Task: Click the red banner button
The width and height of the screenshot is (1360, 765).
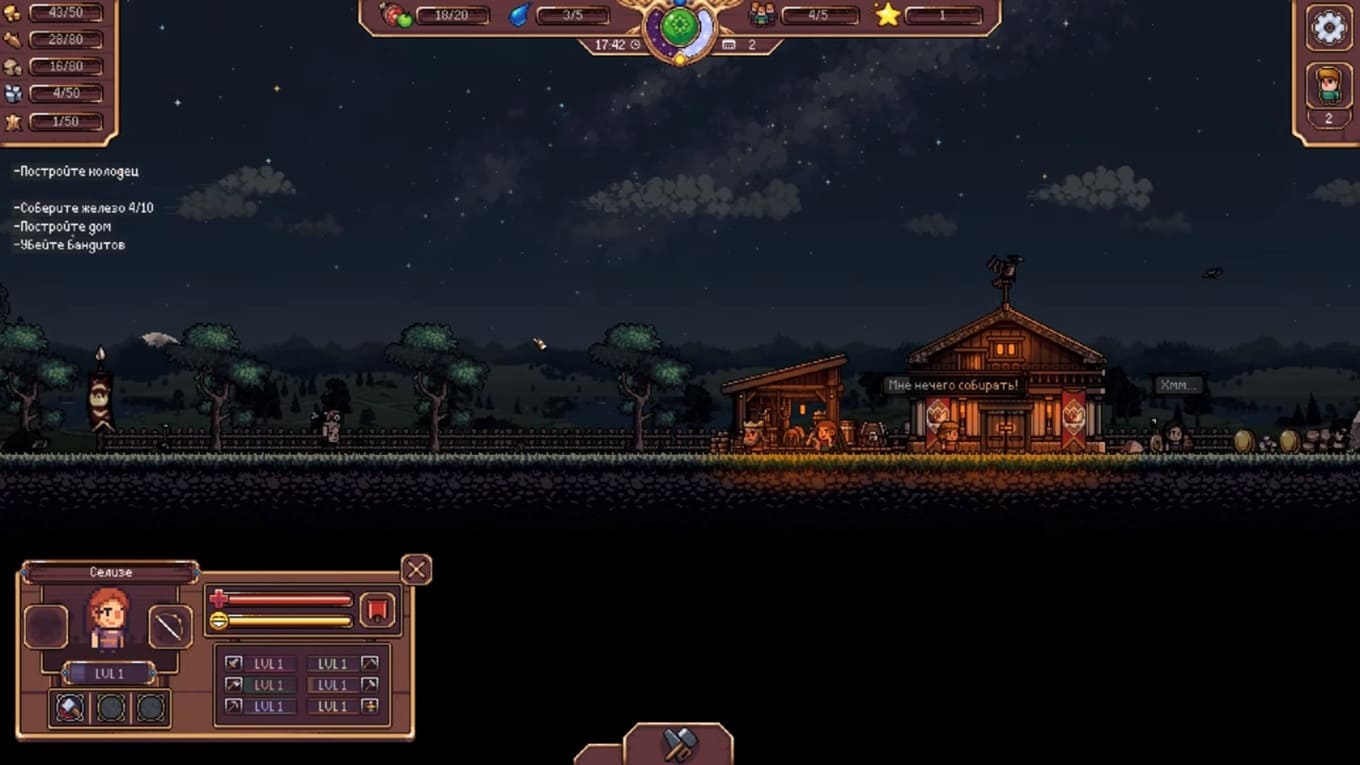Action: 377,609
